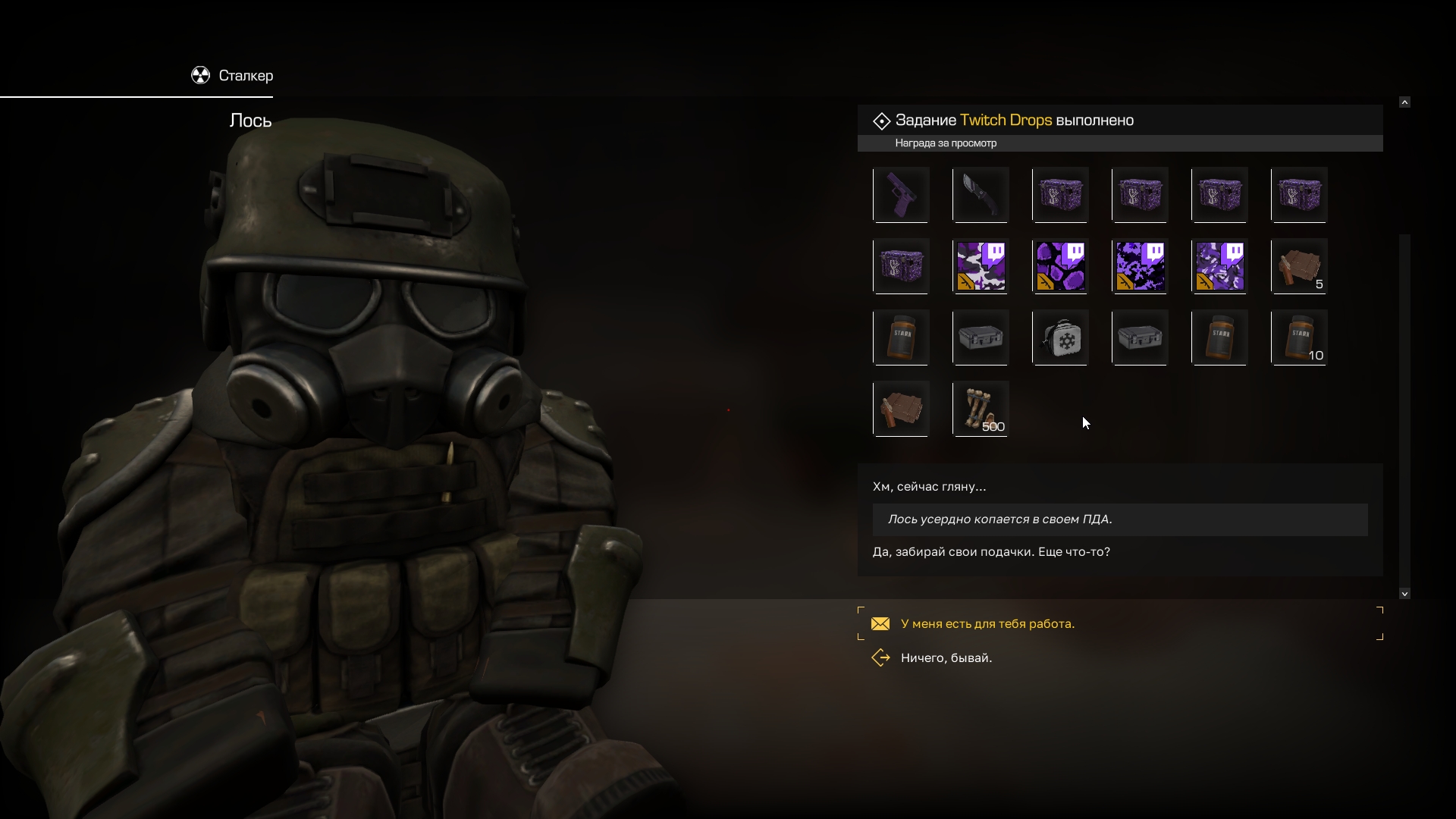Screen dimensions: 1456x819
Task: Pick the brown package stack of 5
Action: (x=1299, y=266)
